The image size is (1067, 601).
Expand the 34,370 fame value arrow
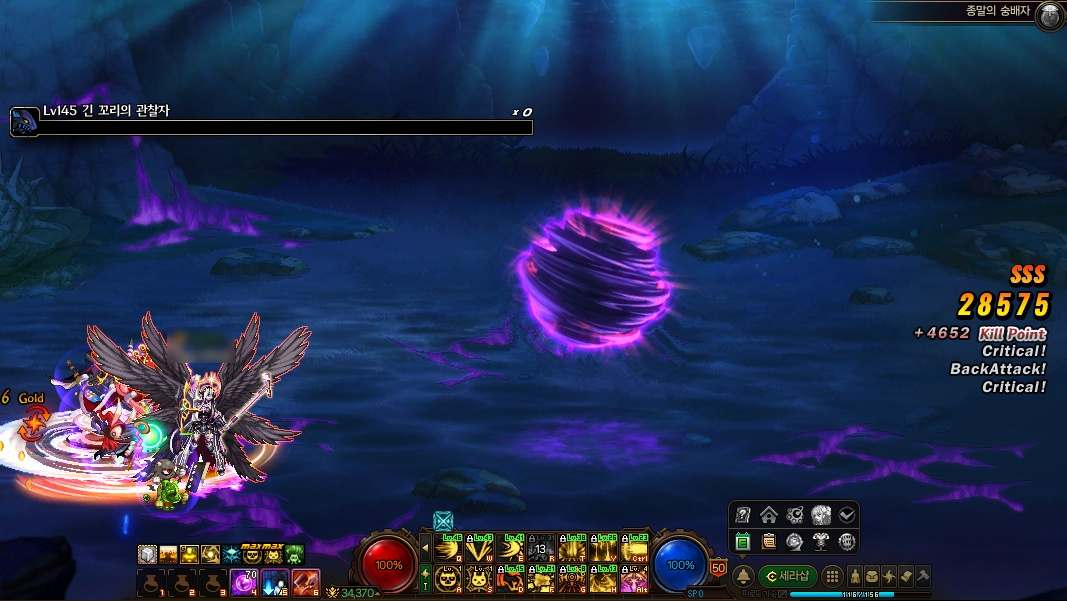coord(378,594)
